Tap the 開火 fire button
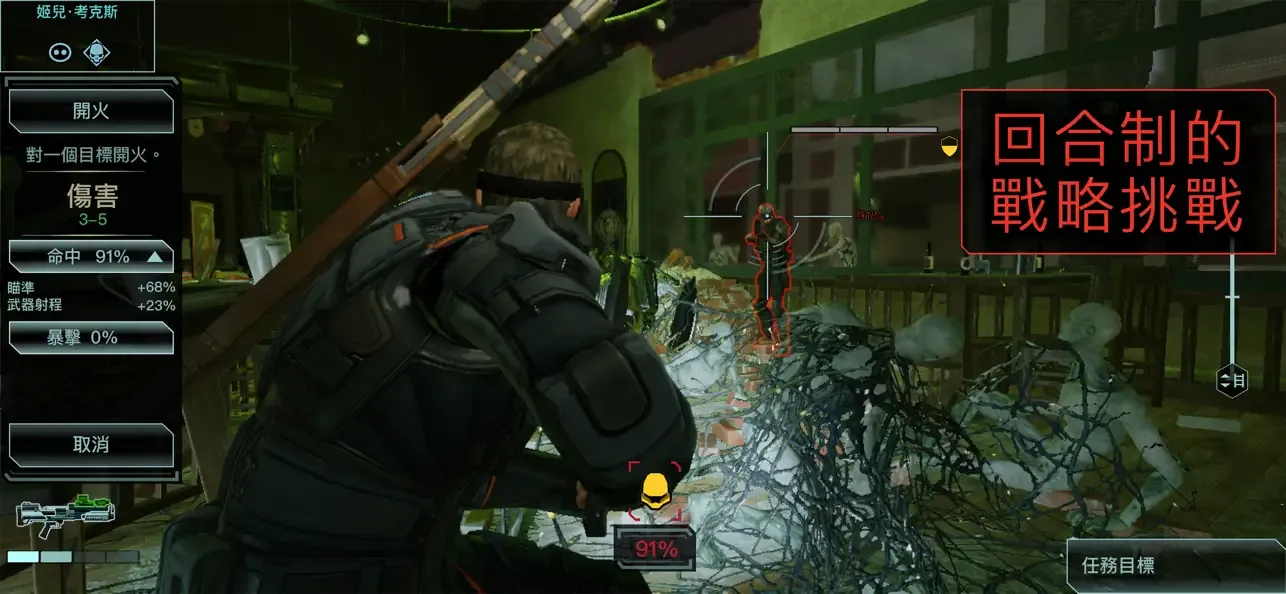This screenshot has height=594, width=1286. point(91,111)
